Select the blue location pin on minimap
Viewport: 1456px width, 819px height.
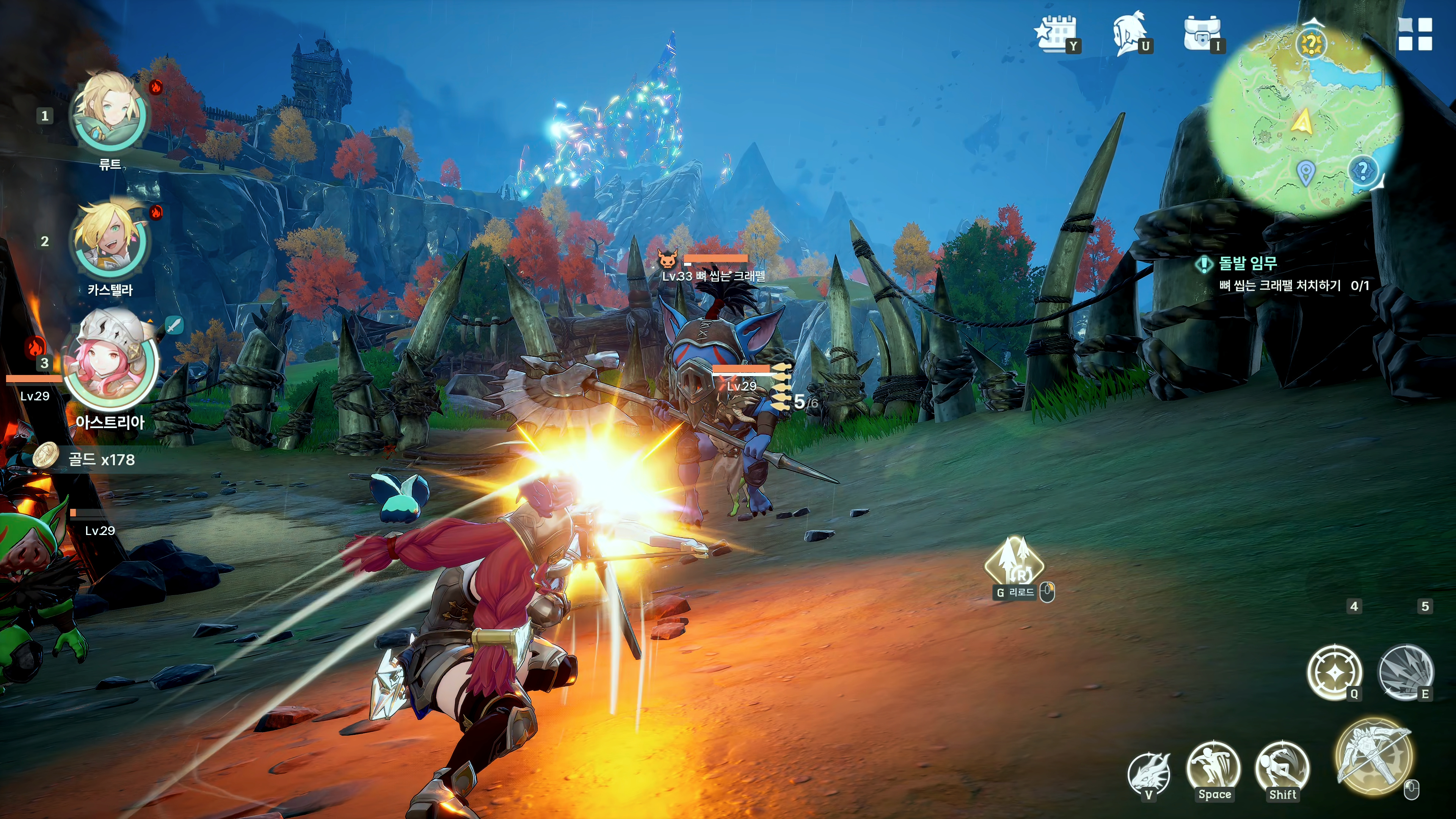[1305, 172]
